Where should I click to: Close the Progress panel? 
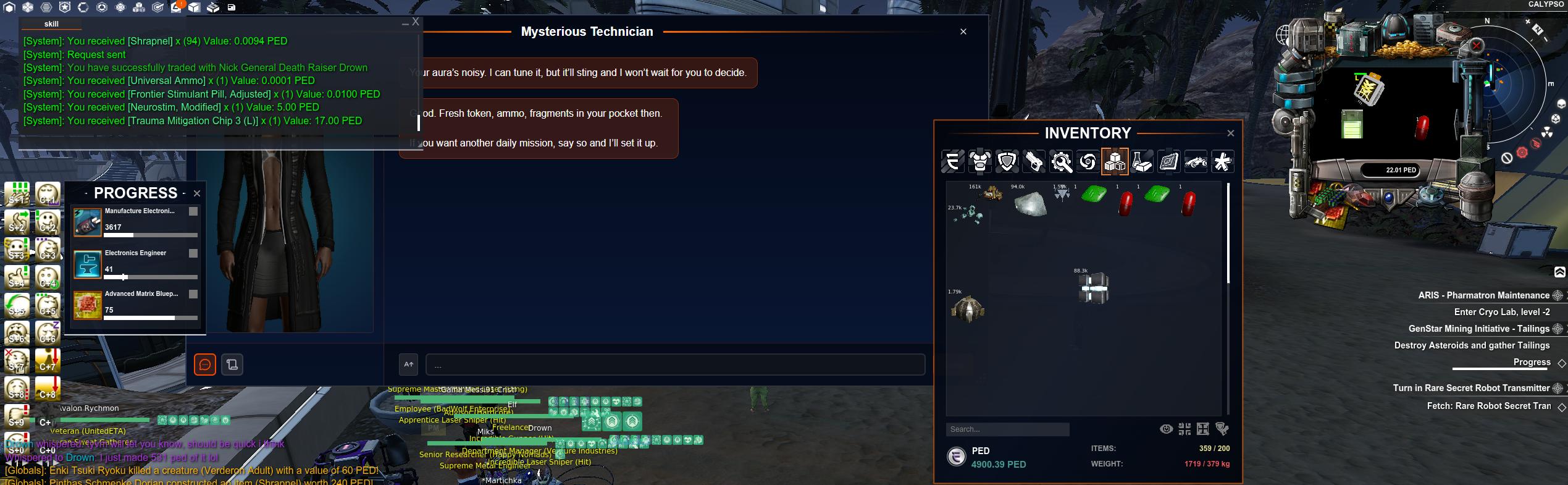pos(197,193)
